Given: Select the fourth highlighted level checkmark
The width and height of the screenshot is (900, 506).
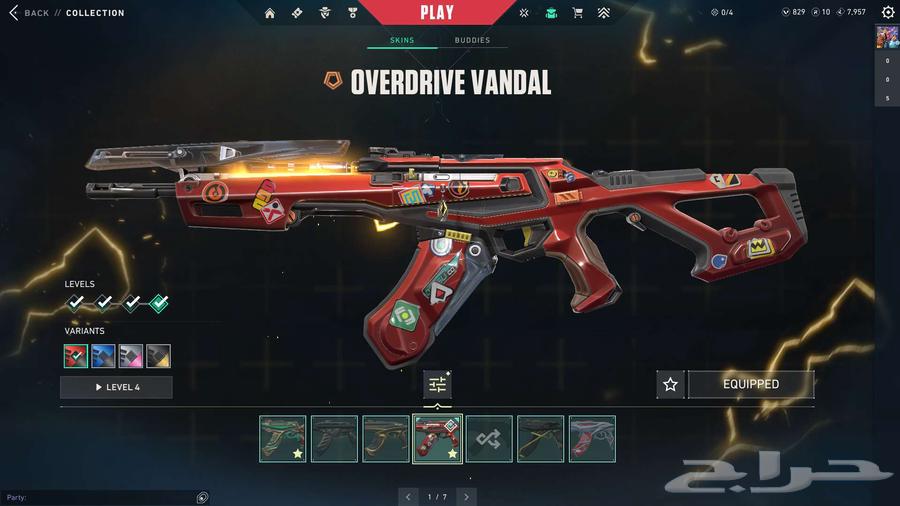Looking at the screenshot, I should pyautogui.click(x=158, y=303).
